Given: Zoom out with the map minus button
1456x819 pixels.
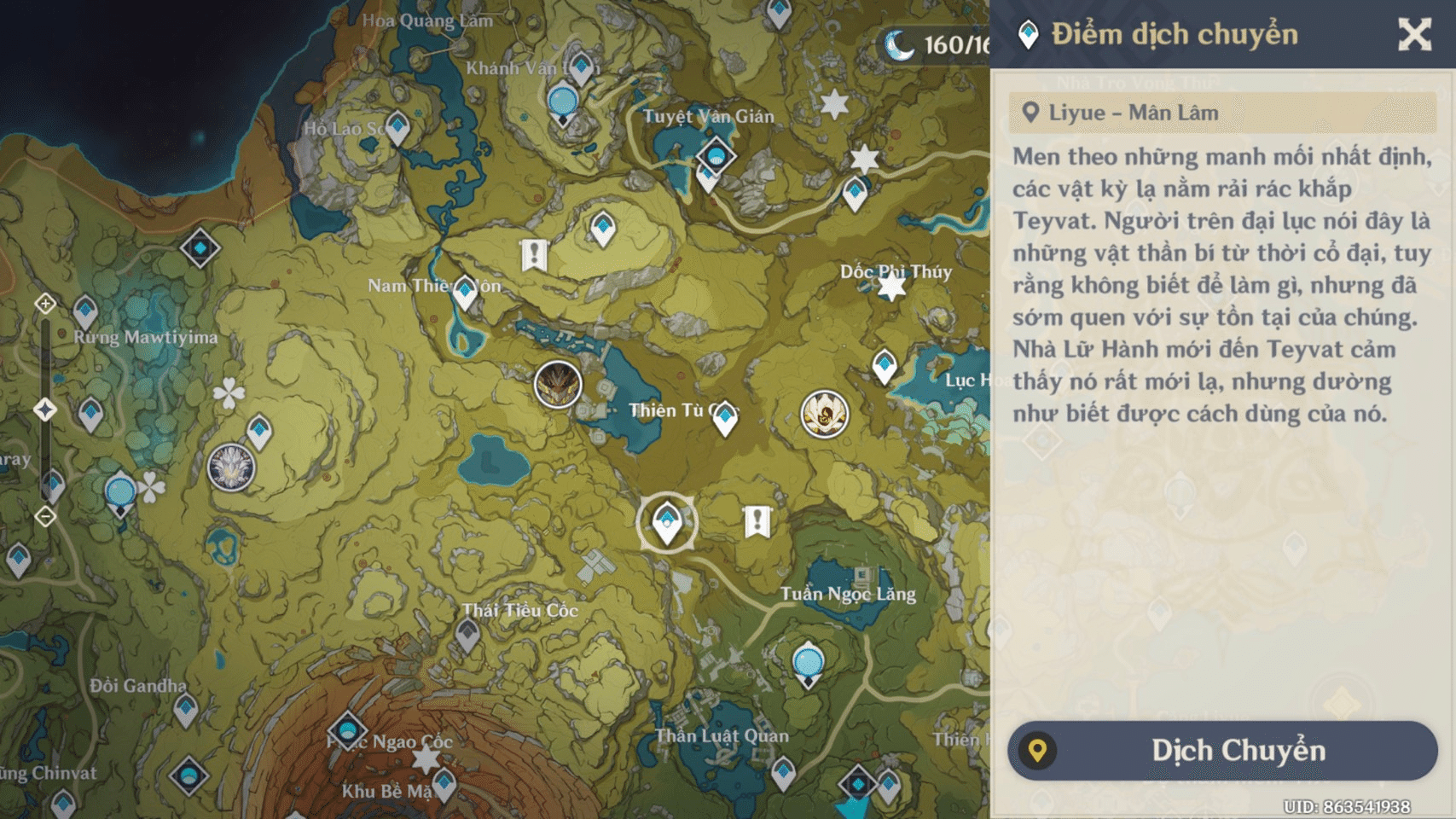Looking at the screenshot, I should [45, 516].
